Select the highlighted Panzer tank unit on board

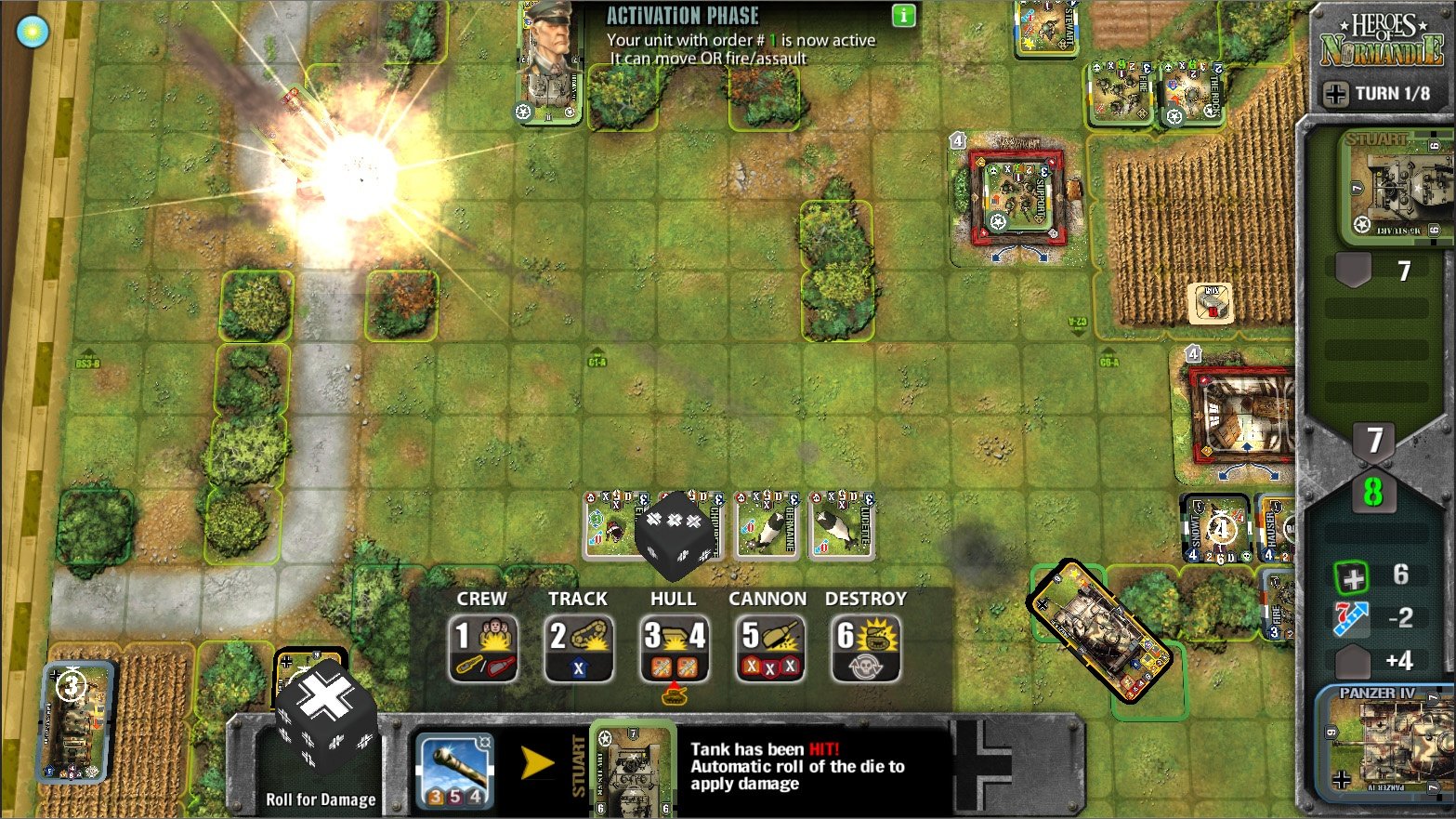coord(1100,631)
